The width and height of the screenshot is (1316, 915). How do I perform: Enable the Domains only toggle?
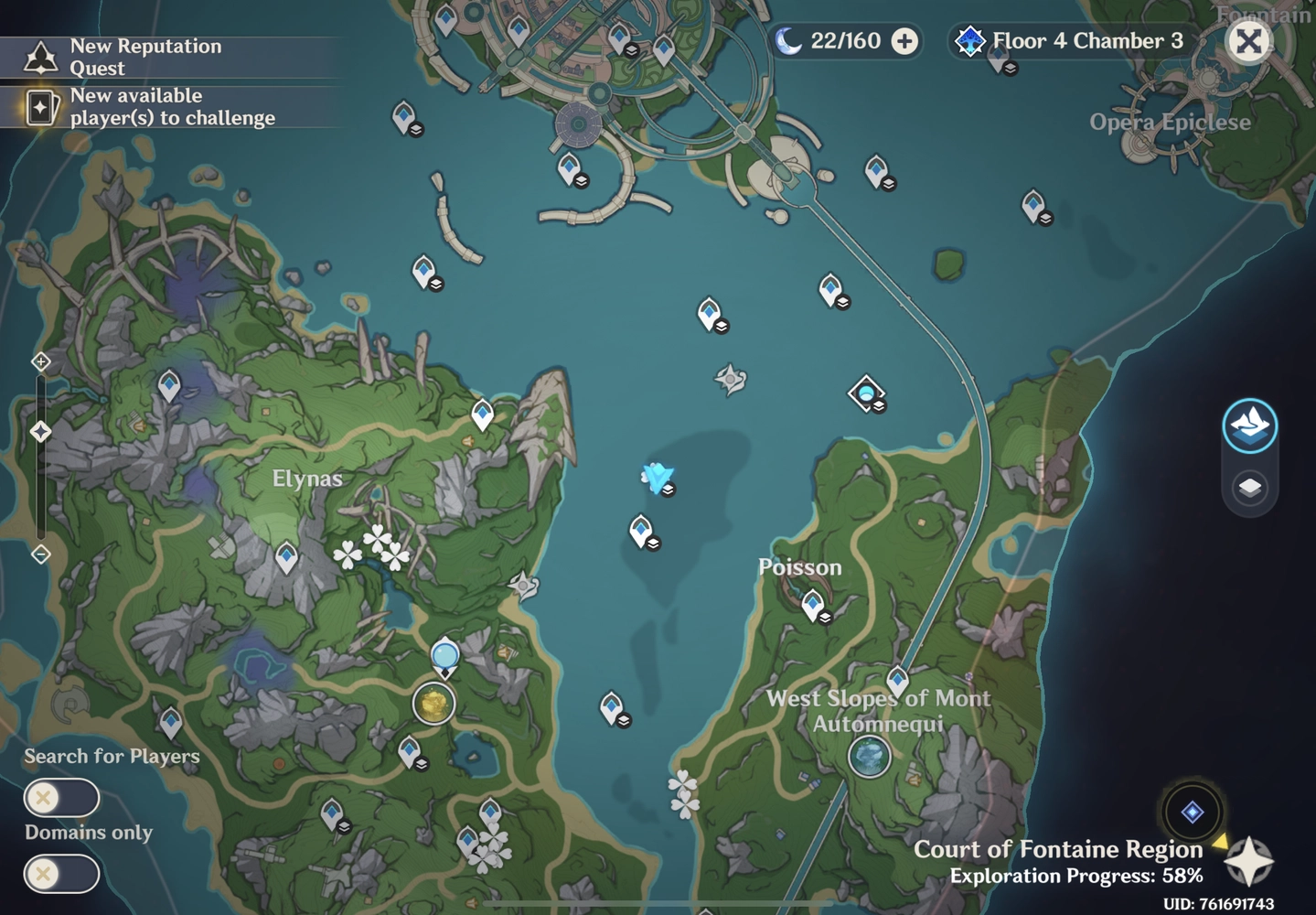click(x=60, y=874)
